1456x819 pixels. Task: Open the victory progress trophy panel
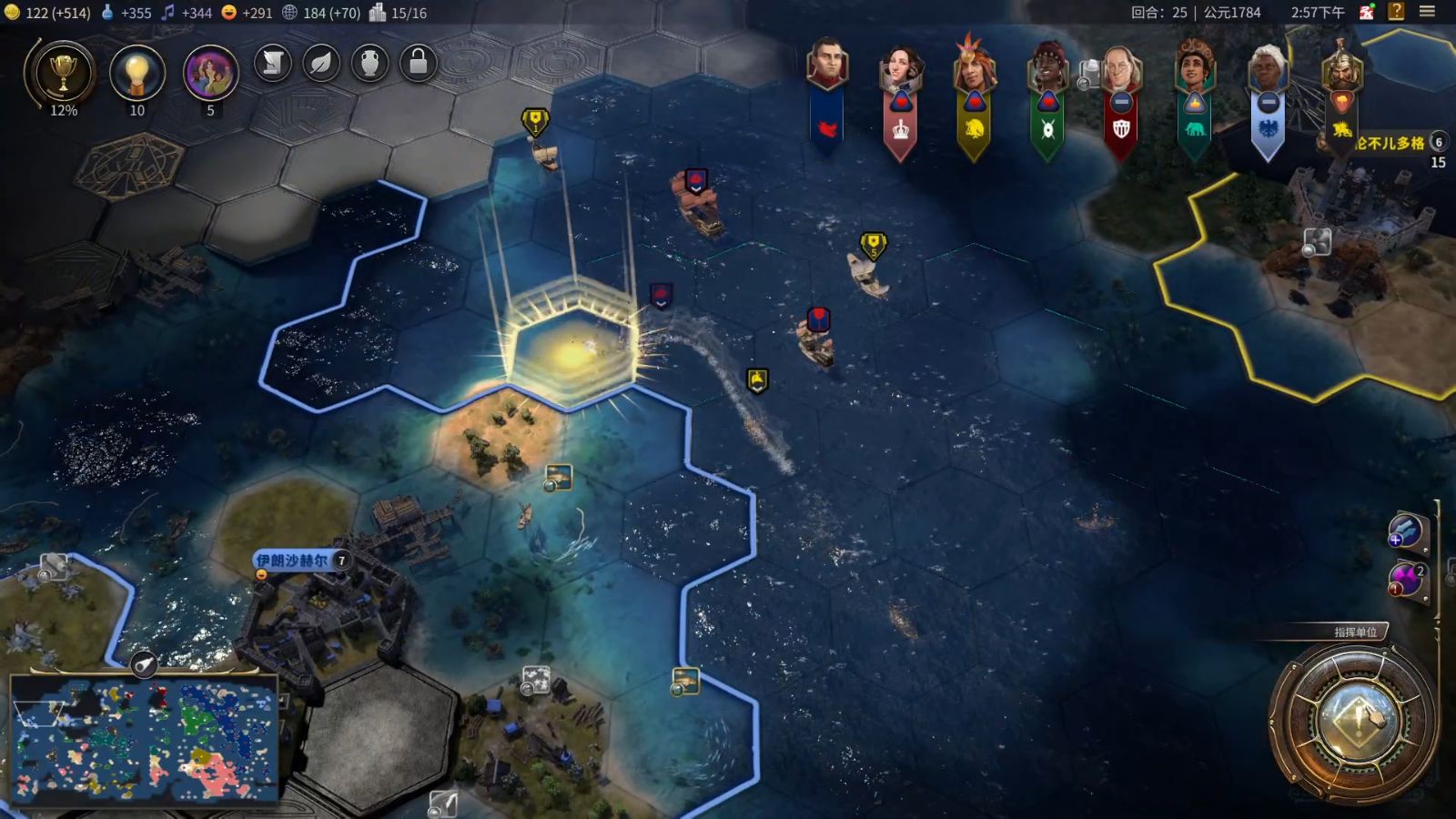pos(63,73)
